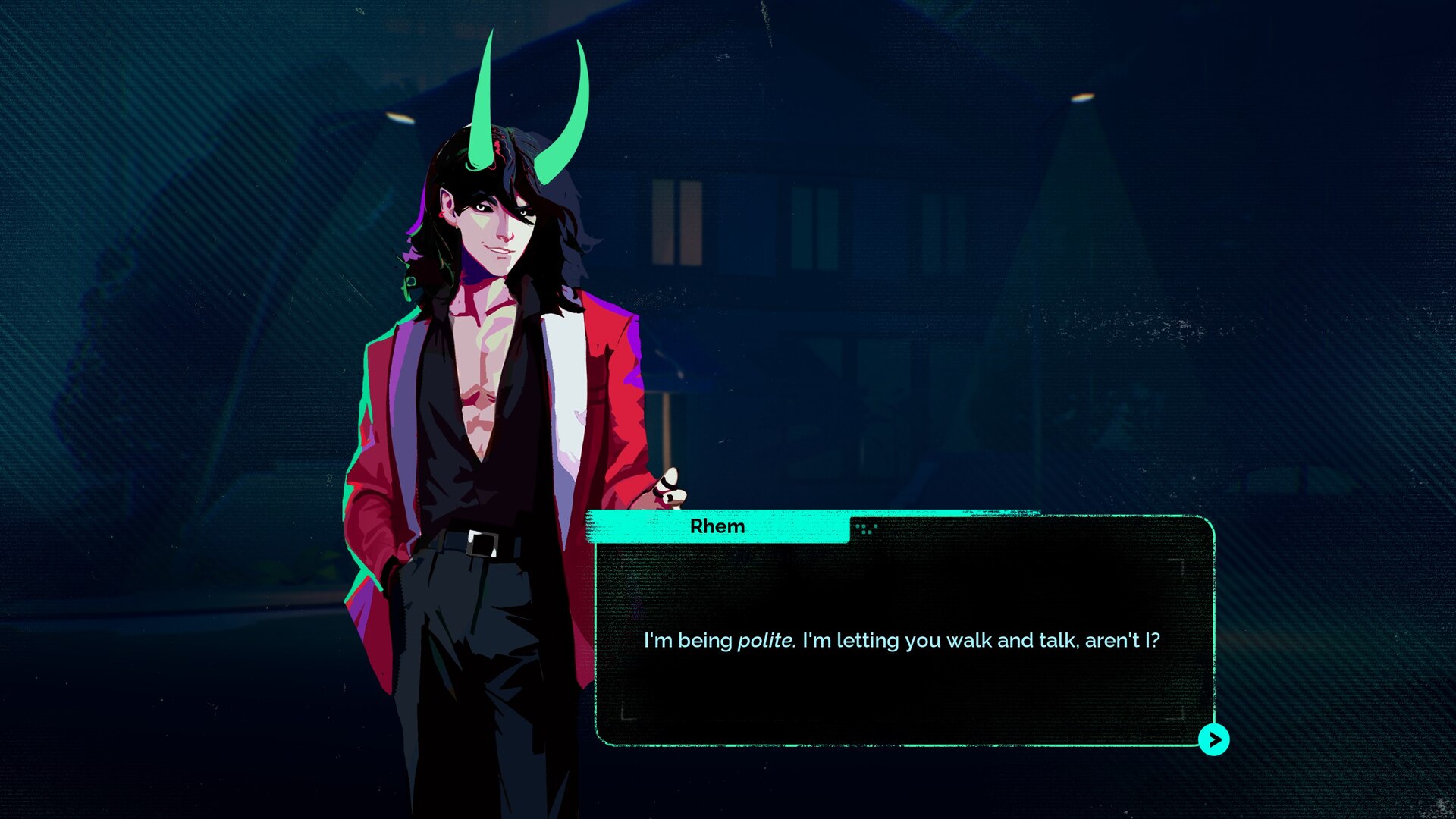
Task: Advance dialogue with the cyan arrow button
Action: 1213,739
